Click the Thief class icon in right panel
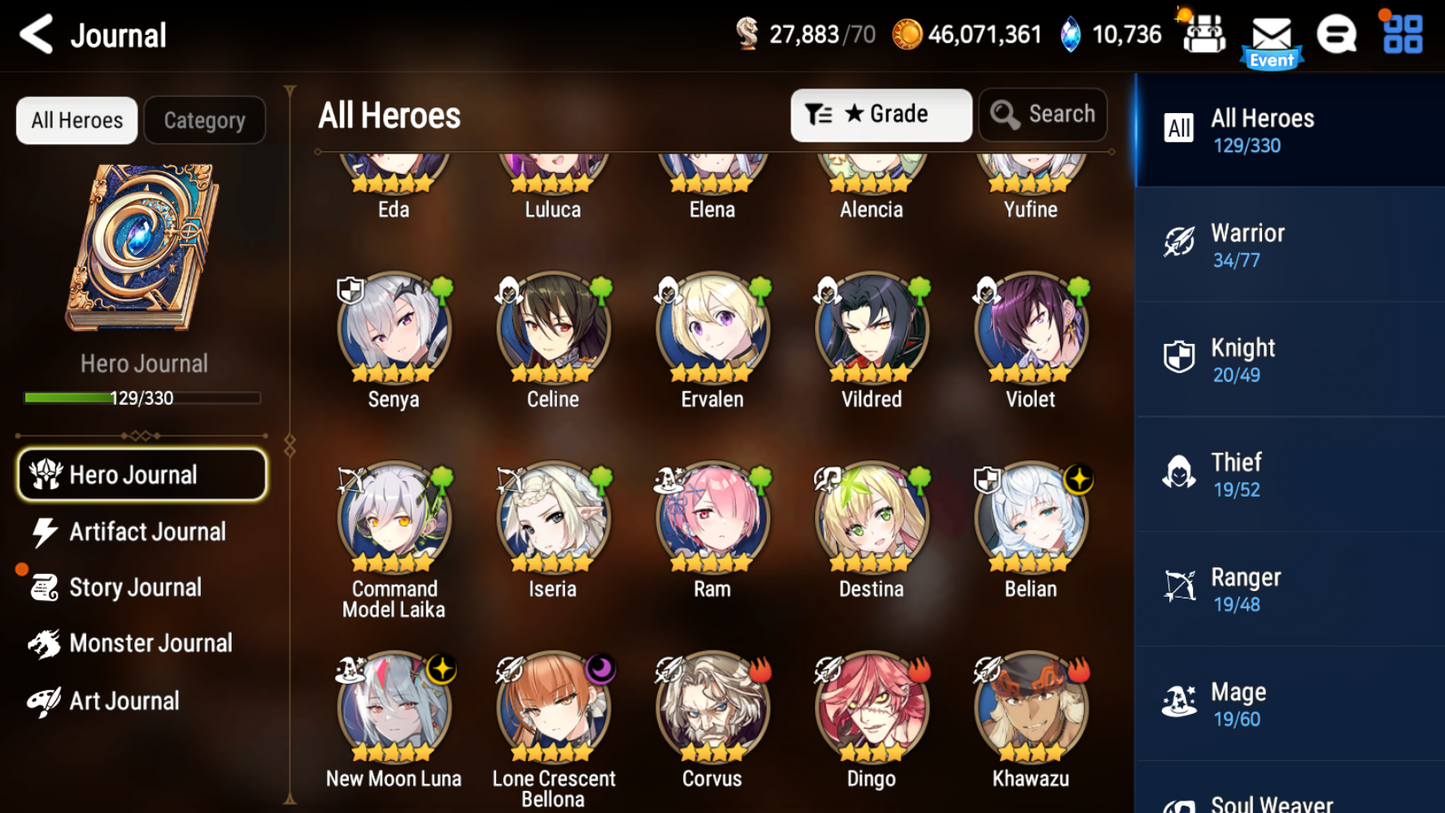 click(x=1179, y=470)
